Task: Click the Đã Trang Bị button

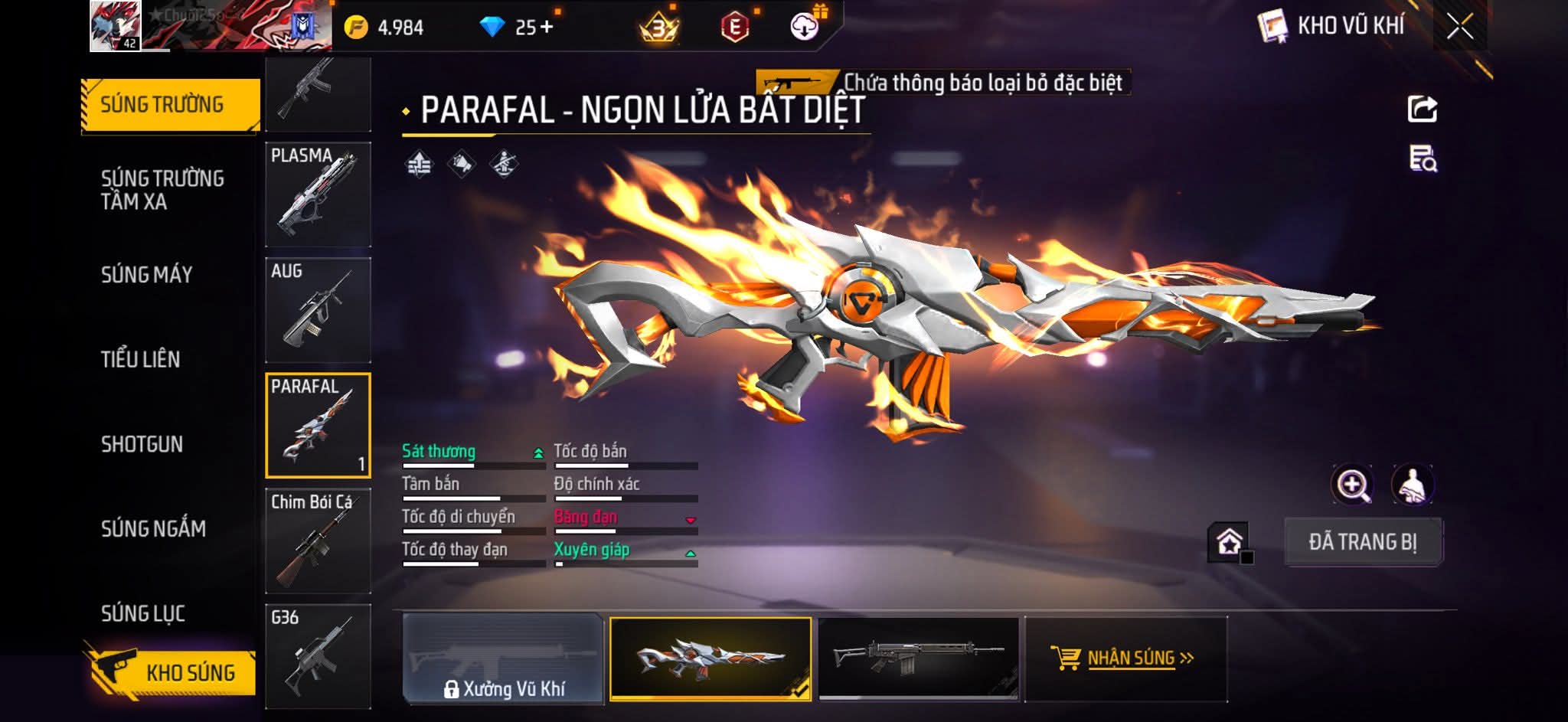Action: pos(1363,542)
